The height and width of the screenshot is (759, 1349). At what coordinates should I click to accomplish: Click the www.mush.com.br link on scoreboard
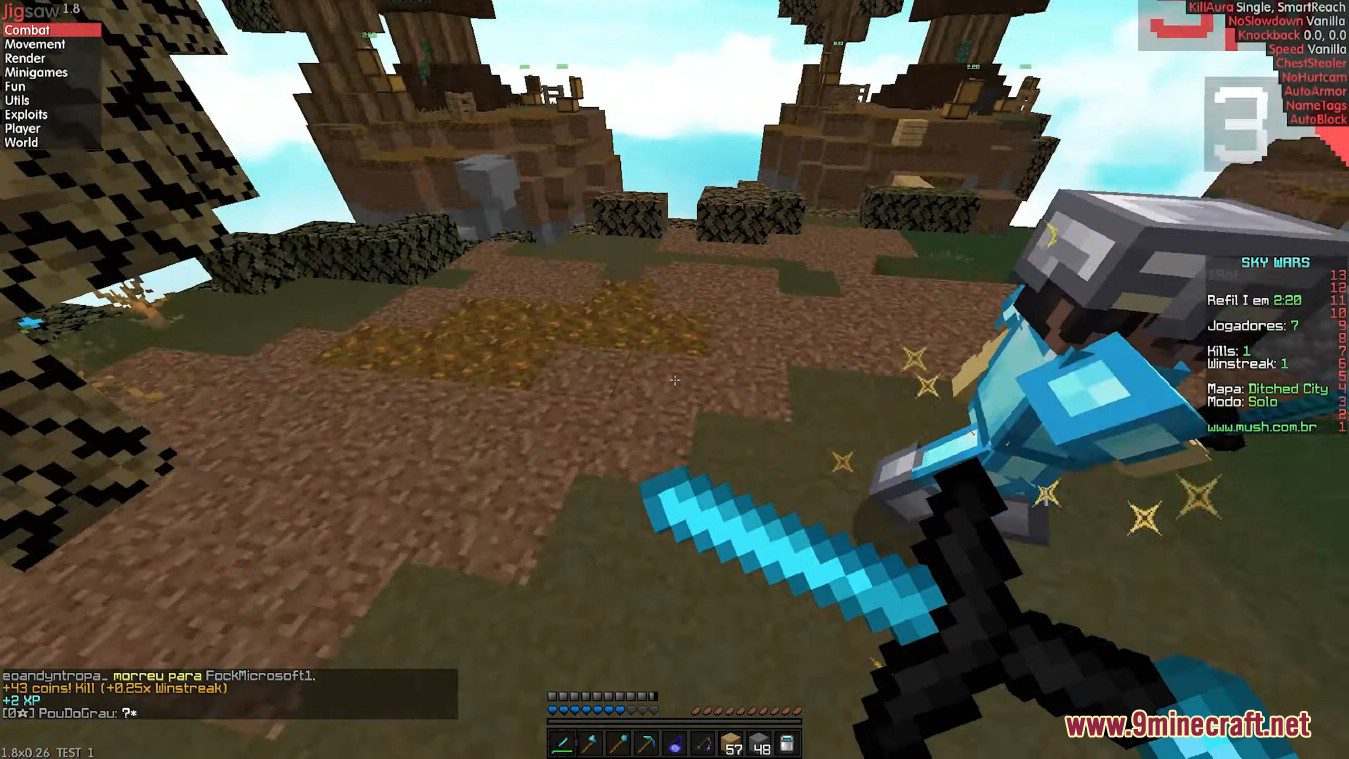(1264, 426)
